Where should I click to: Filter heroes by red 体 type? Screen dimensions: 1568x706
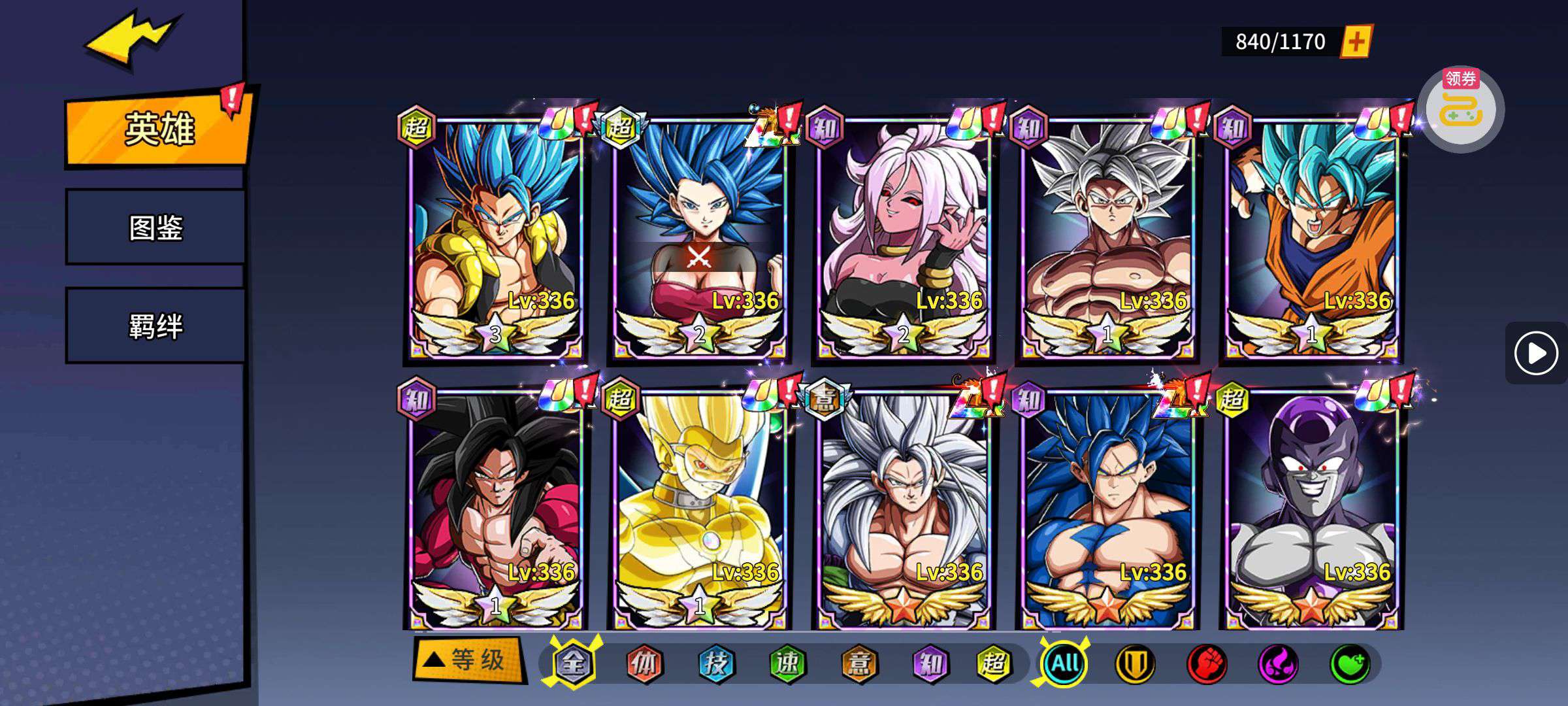[x=644, y=664]
